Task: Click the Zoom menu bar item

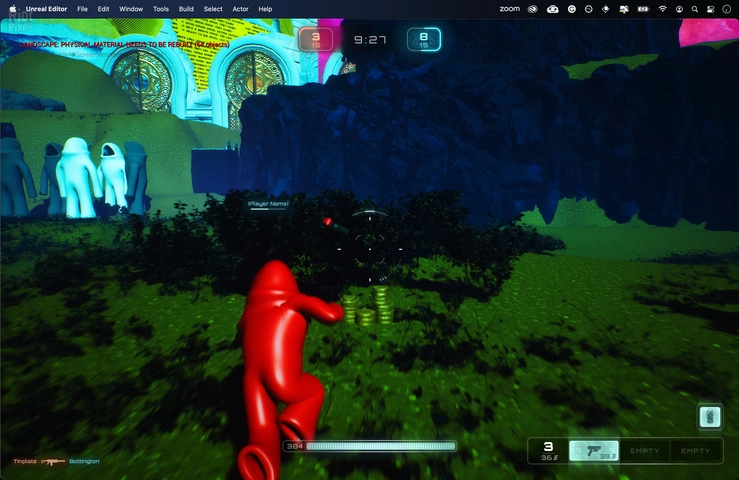Action: pyautogui.click(x=509, y=8)
